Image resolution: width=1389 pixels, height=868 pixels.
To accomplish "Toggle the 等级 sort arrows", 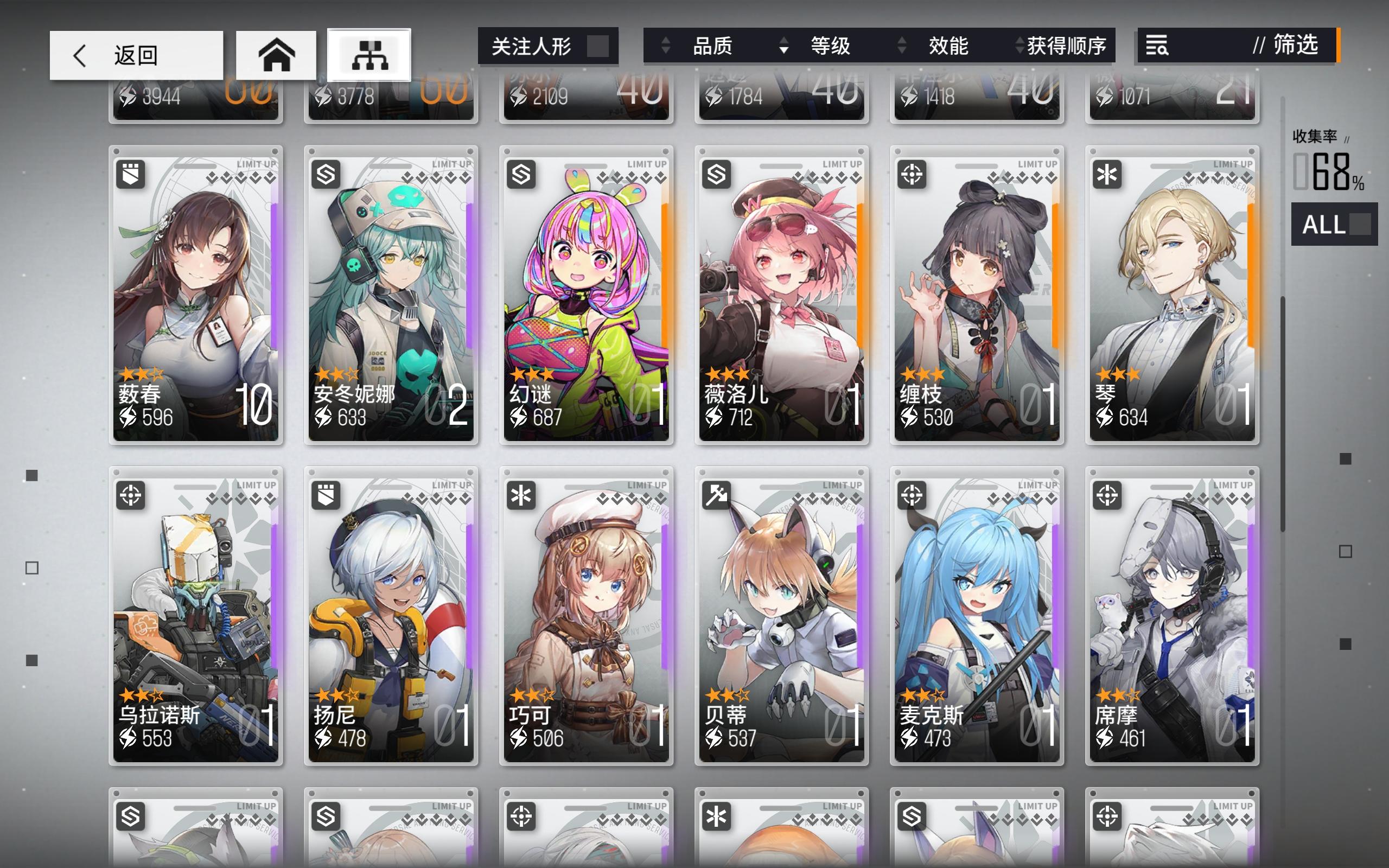I will coord(783,47).
